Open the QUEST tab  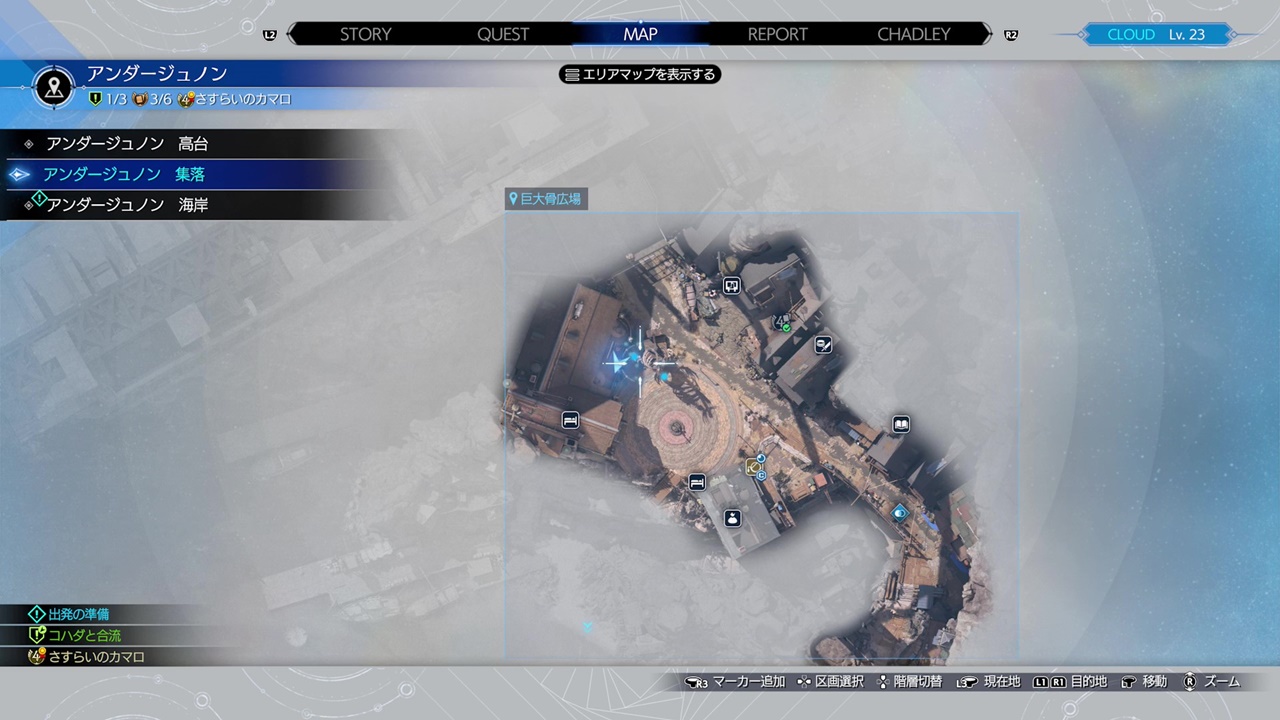[x=503, y=34]
